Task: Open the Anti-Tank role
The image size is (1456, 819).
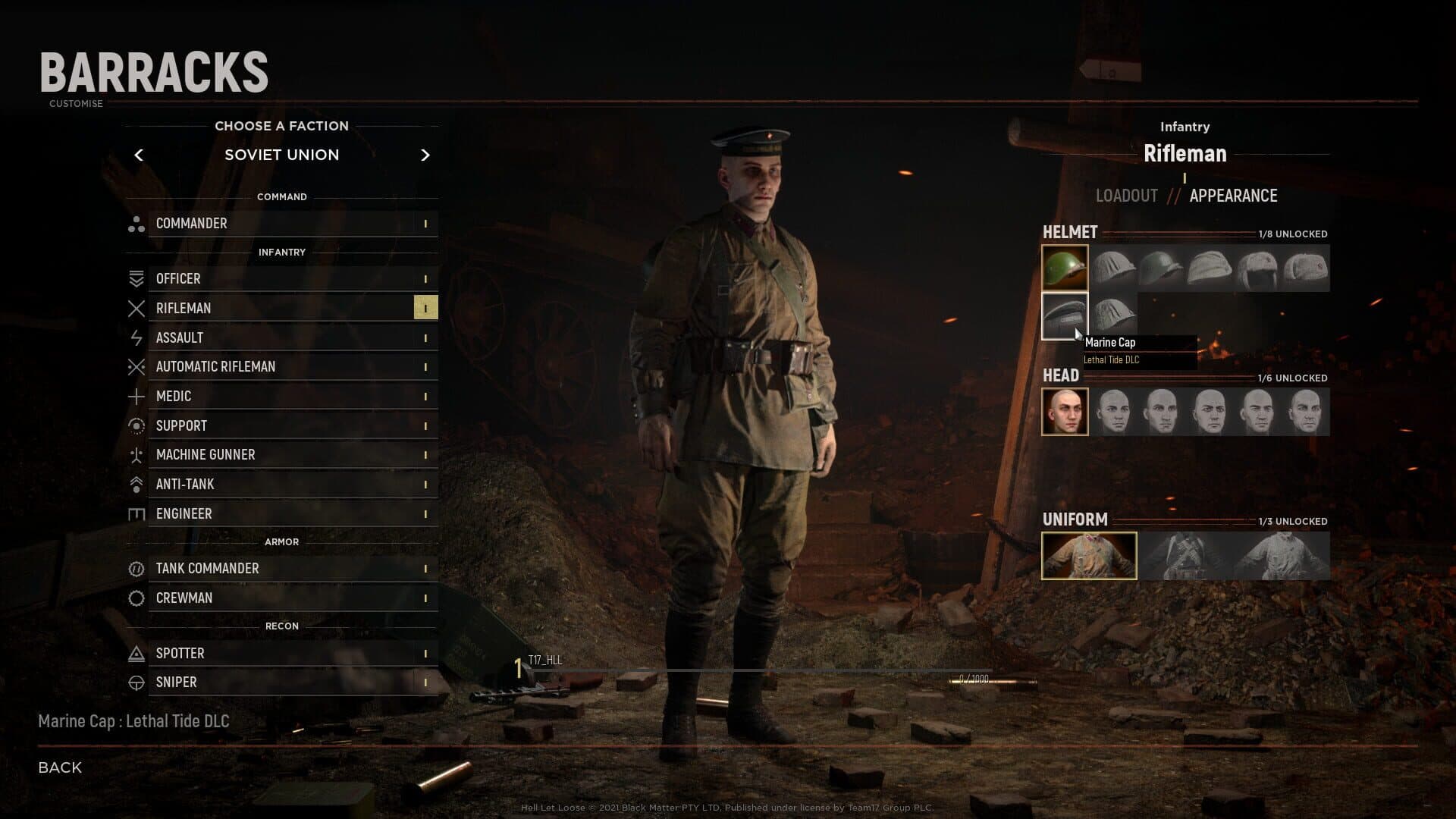Action: coord(282,485)
